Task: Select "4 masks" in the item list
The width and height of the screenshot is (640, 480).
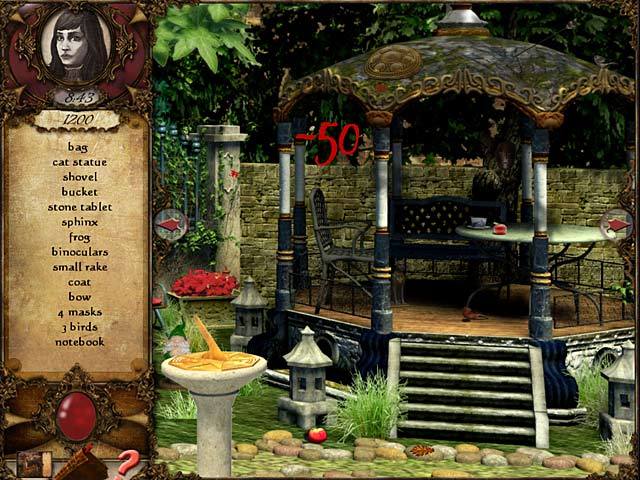Action: click(x=80, y=311)
